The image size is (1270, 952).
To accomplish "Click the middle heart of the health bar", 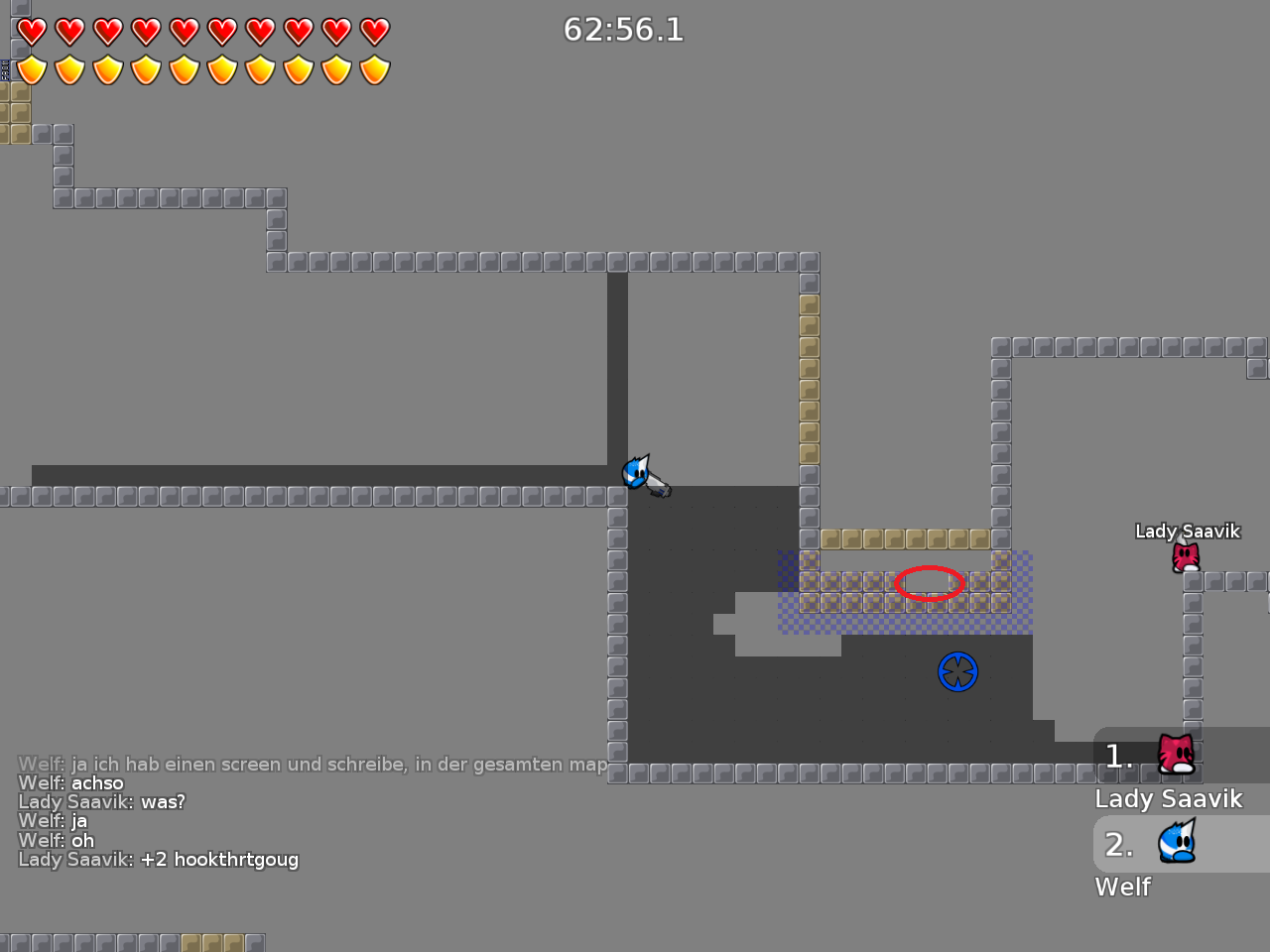I will 185,31.
